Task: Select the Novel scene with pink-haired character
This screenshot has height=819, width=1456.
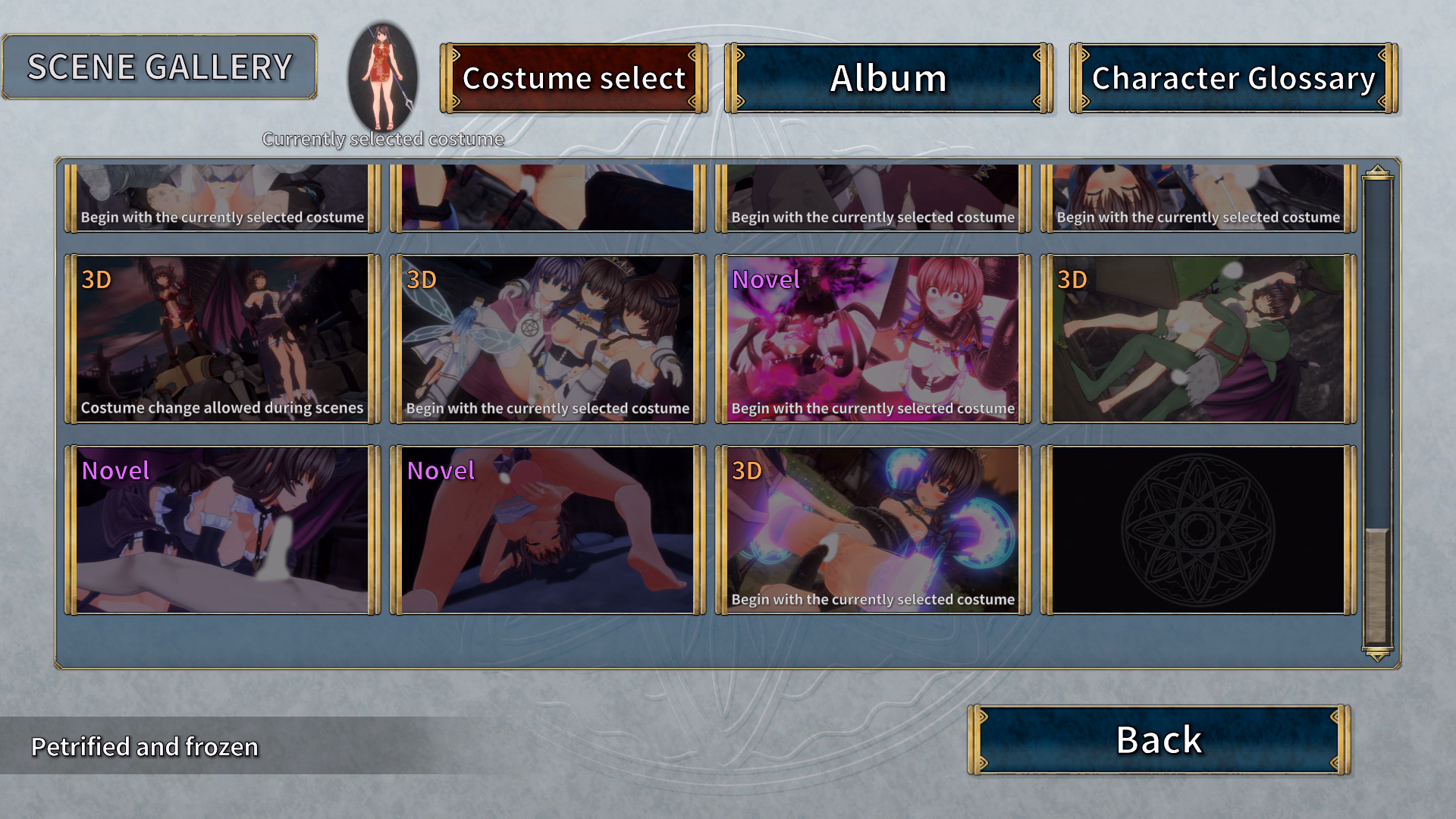Action: (x=873, y=339)
